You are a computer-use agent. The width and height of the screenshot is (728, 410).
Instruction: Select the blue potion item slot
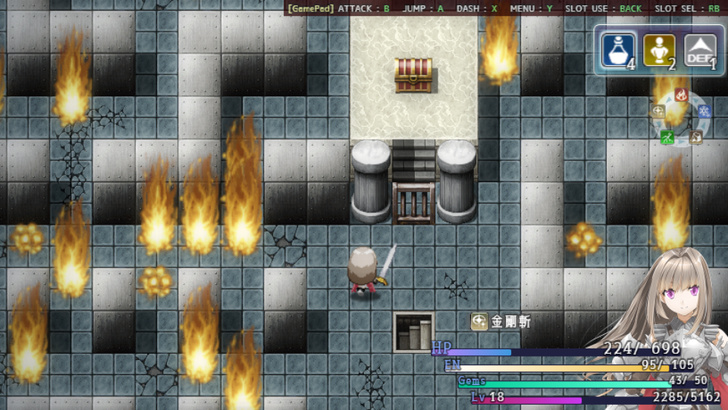click(619, 50)
